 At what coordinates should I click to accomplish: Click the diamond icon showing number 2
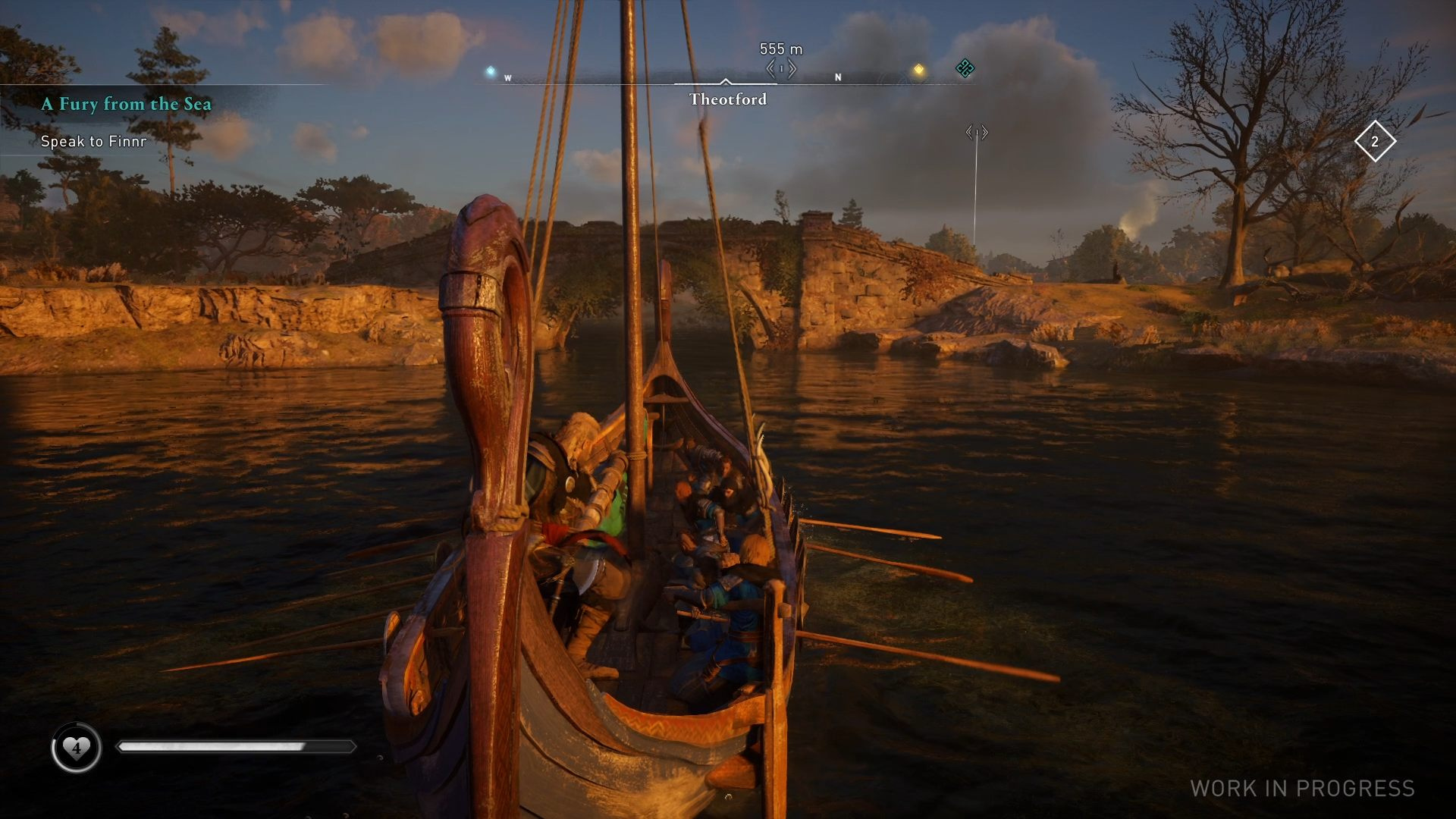coord(1375,142)
